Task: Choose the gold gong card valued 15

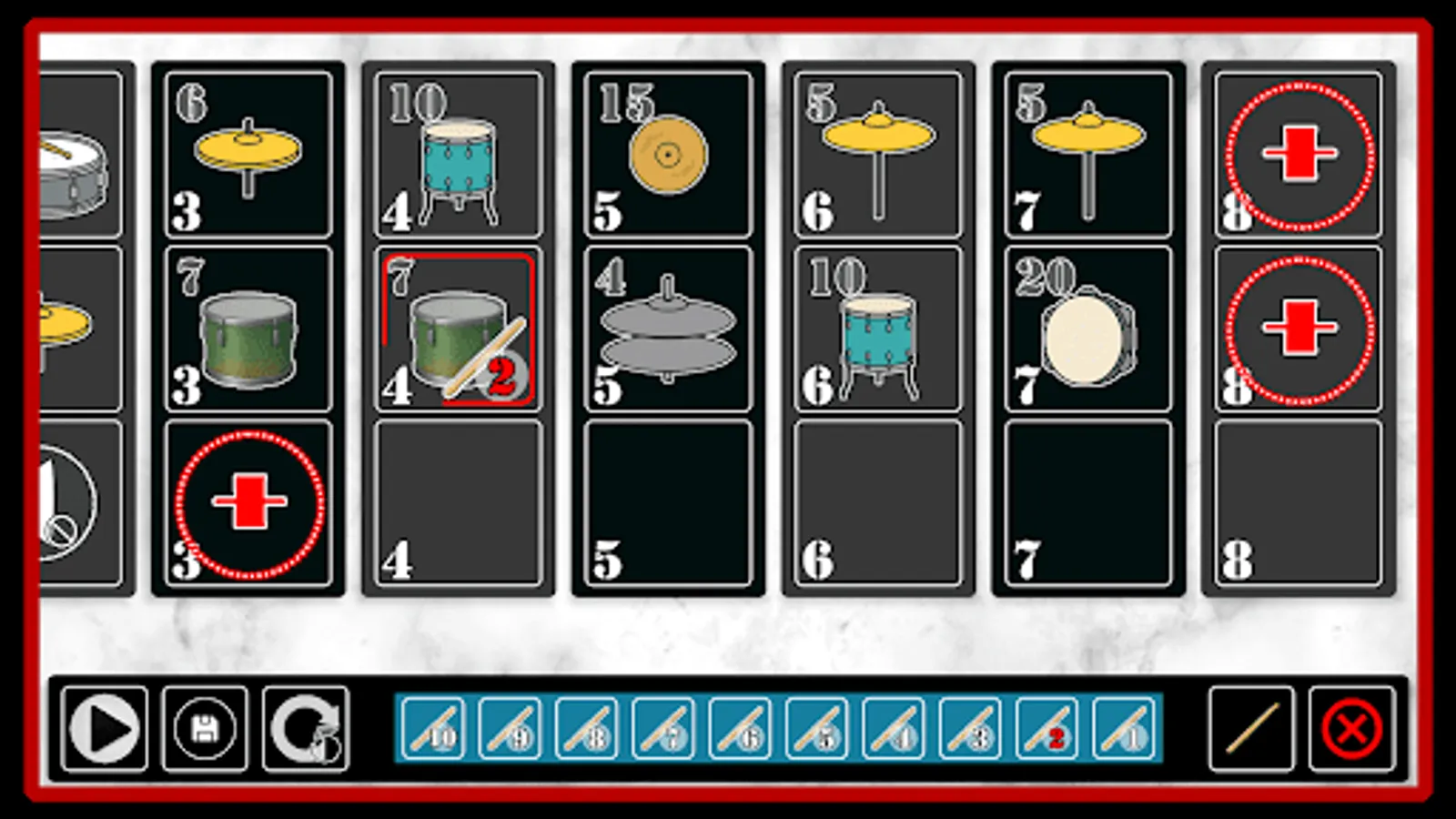Action: pos(669,155)
